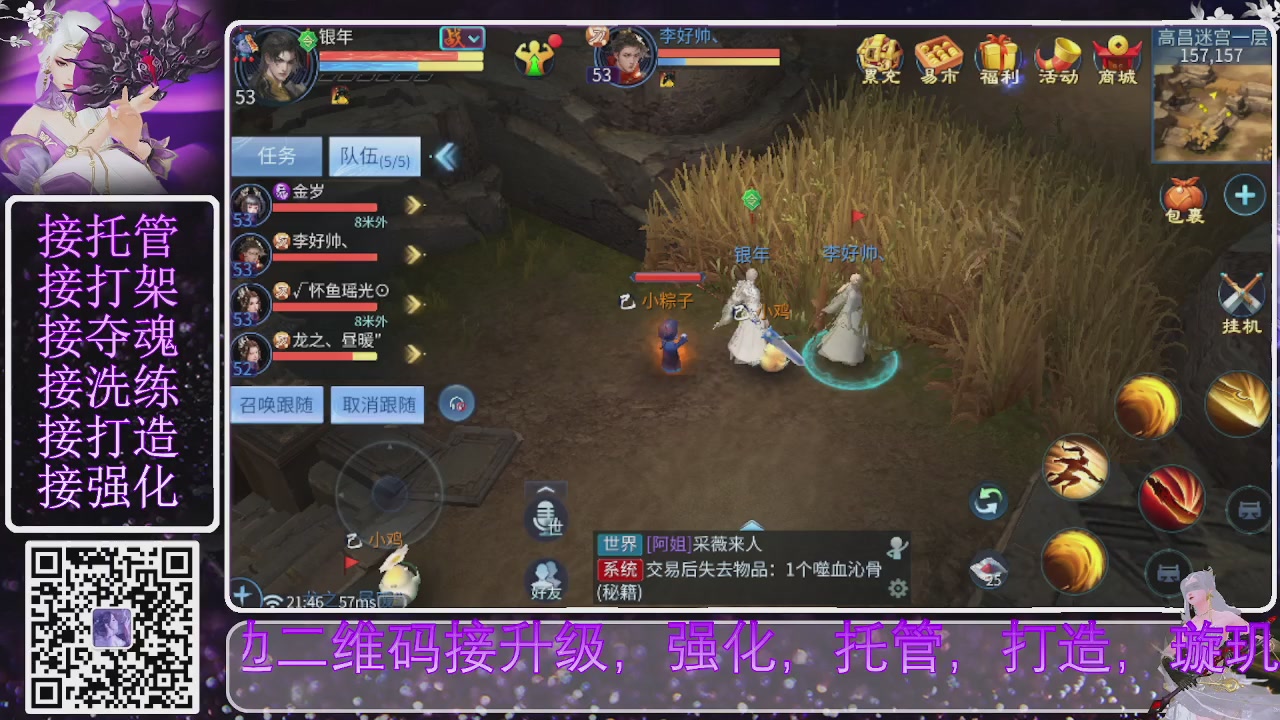1280x720 pixels.
Task: Switch to the 任务 (Quest) tab
Action: (277, 156)
